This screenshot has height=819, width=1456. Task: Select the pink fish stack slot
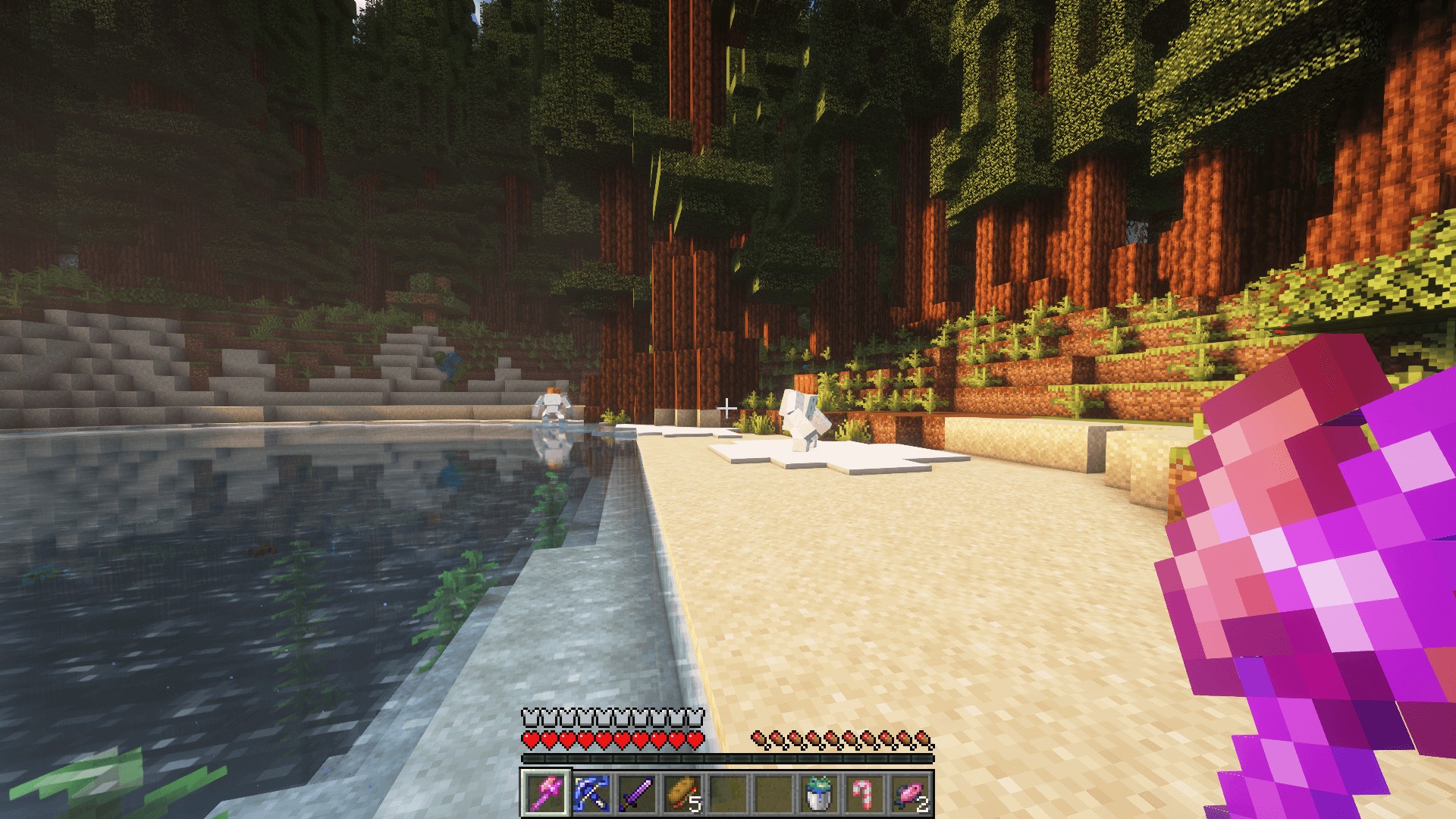pyautogui.click(x=908, y=793)
